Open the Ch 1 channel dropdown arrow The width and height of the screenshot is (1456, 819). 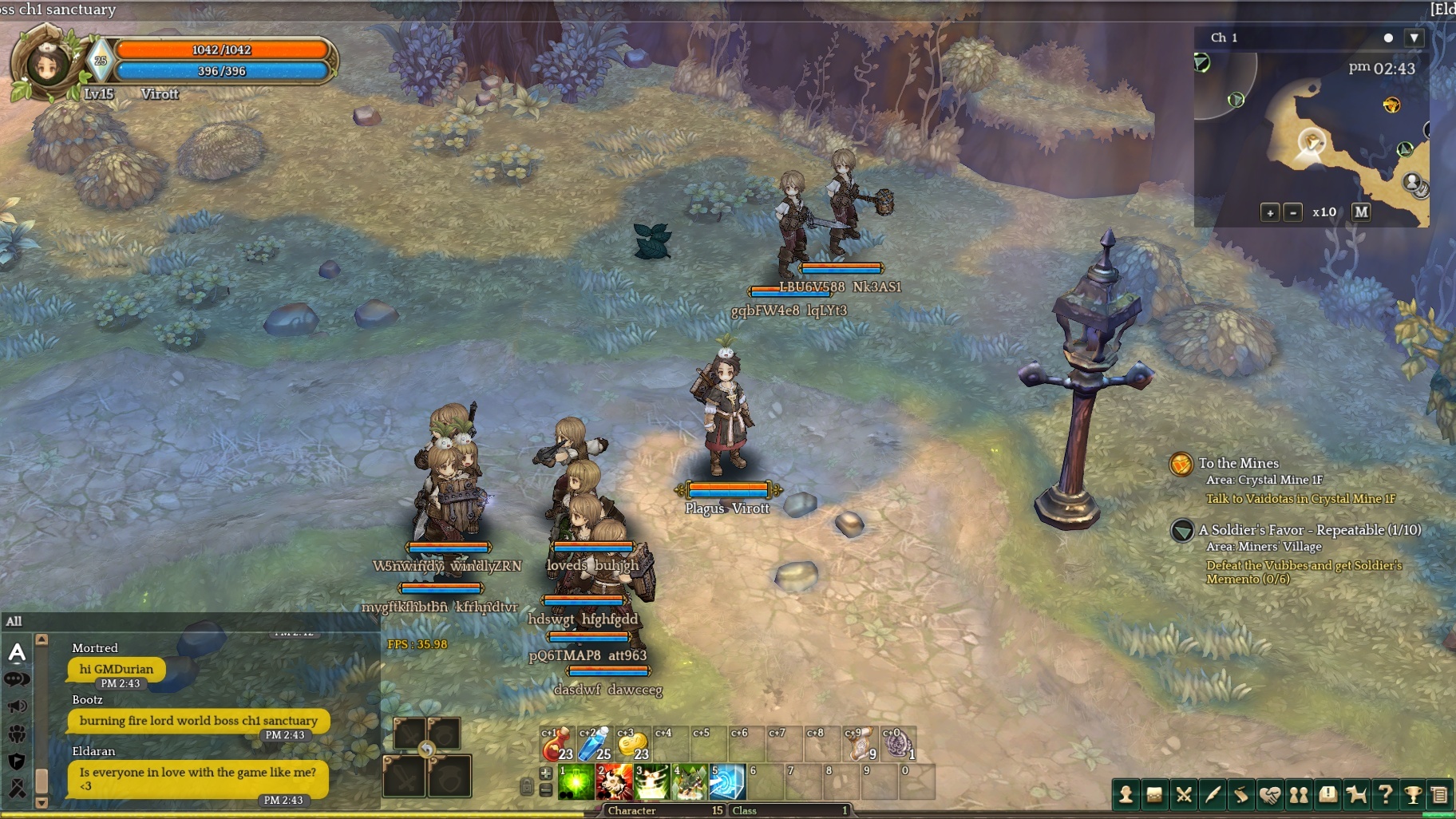point(1414,38)
